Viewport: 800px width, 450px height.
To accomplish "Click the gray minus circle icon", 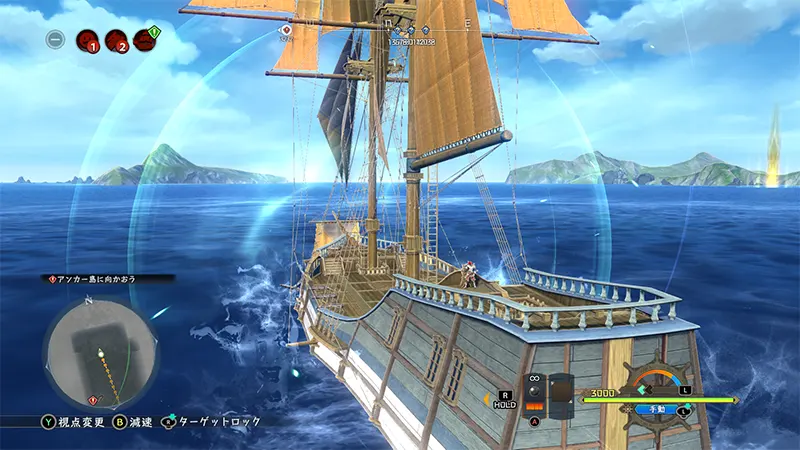I will click(x=57, y=40).
